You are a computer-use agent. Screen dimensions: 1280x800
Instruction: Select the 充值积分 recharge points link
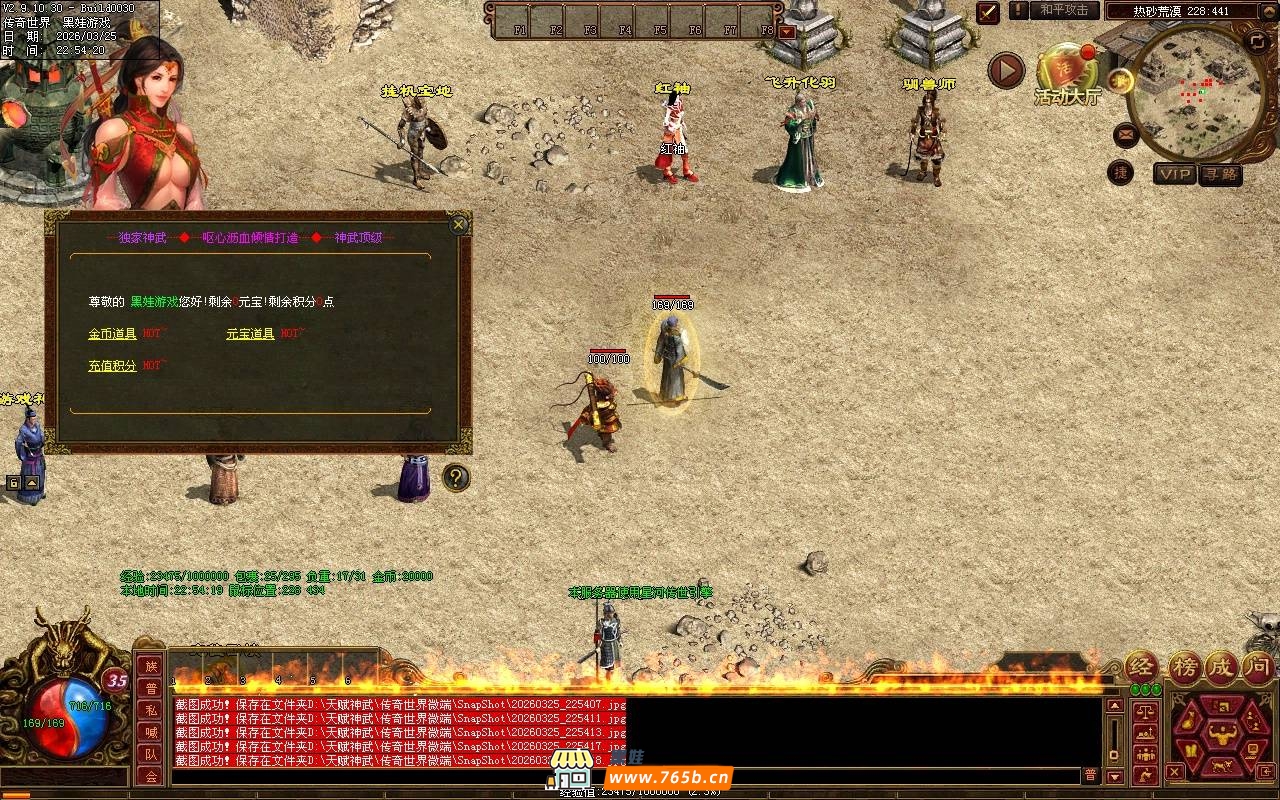tap(112, 366)
